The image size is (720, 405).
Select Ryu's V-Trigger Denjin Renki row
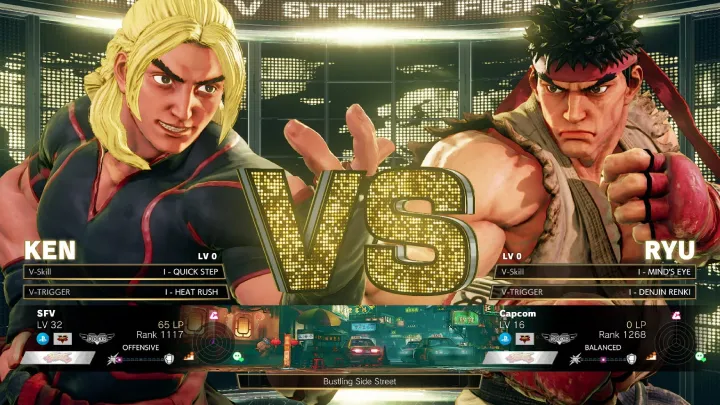point(596,292)
